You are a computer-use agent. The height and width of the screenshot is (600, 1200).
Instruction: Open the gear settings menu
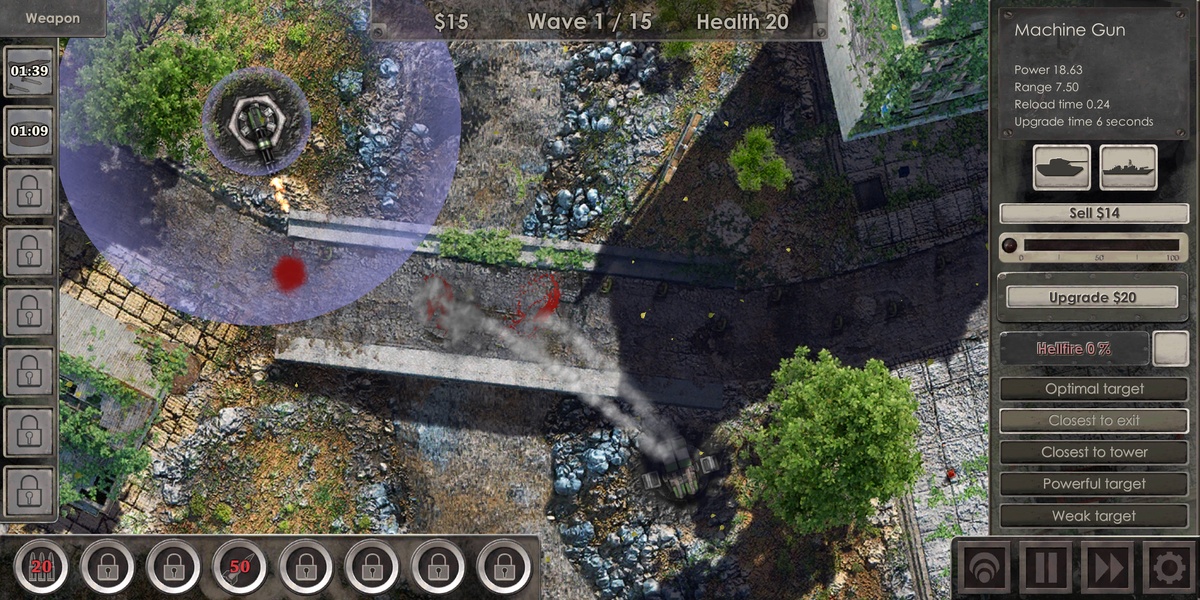pyautogui.click(x=1167, y=568)
